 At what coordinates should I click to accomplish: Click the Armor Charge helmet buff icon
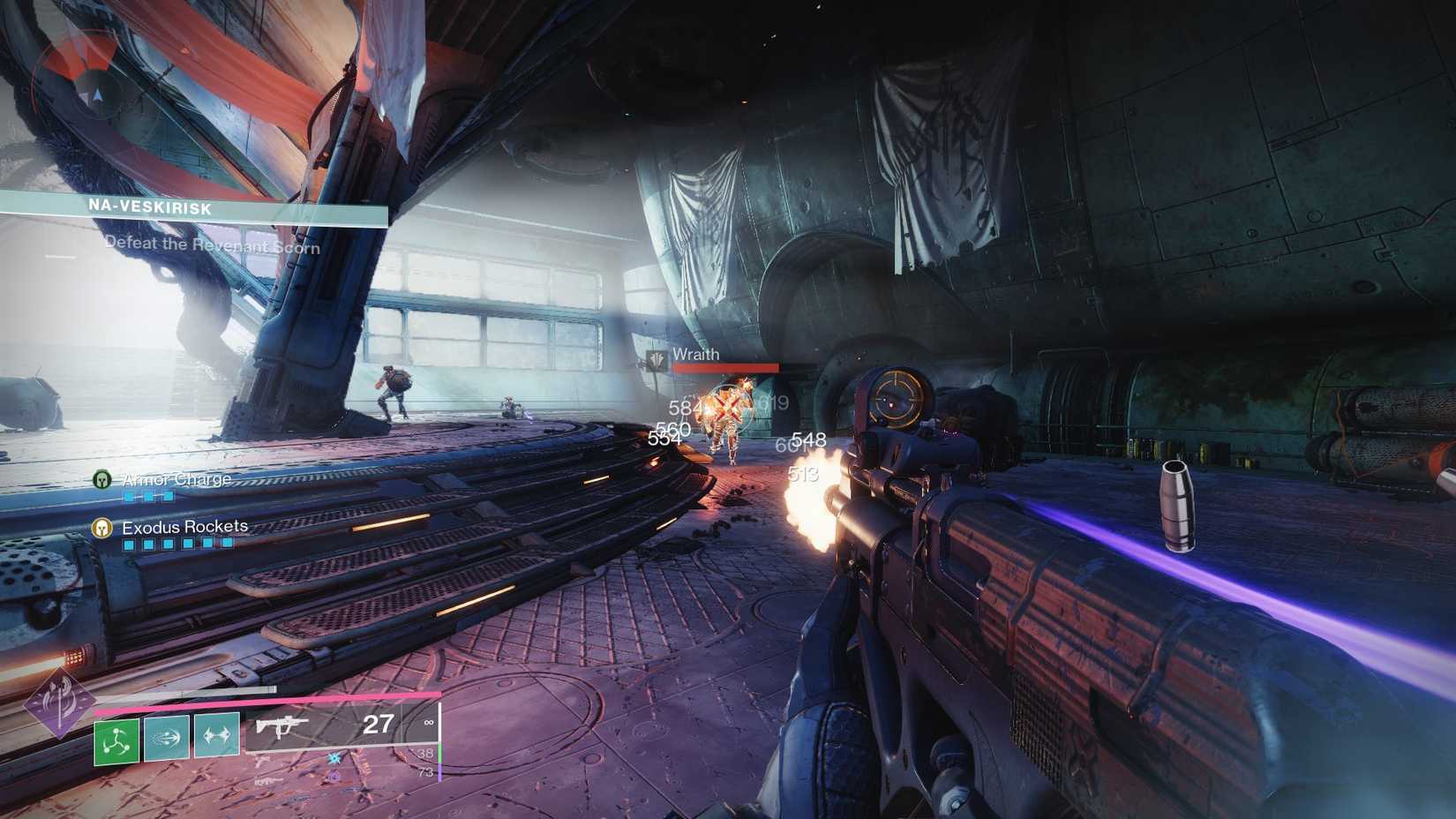click(101, 479)
